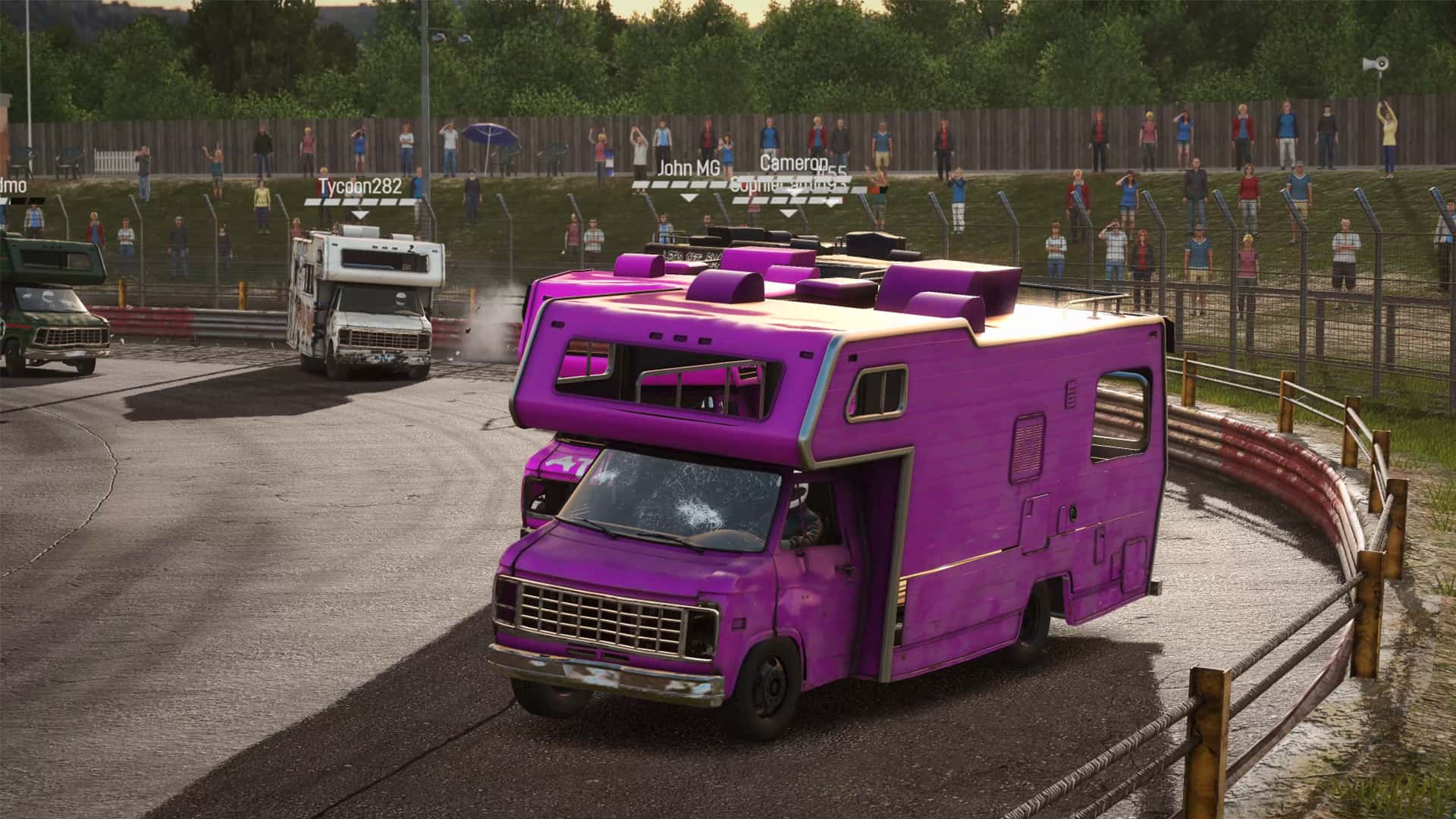Viewport: 1456px width, 819px height.
Task: Select the Tycoon282 player name
Action: coord(358,185)
